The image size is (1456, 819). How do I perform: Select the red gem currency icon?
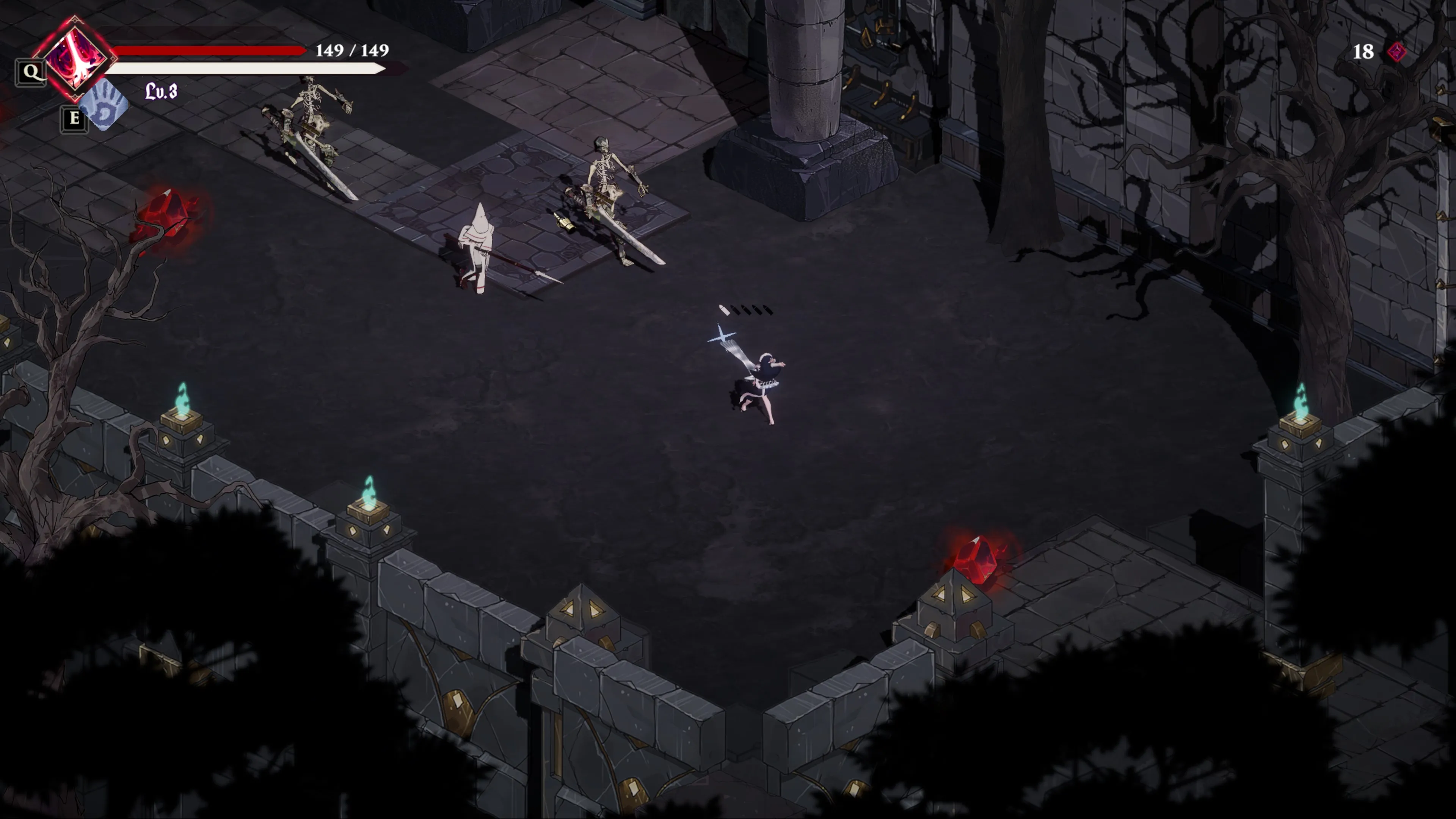[x=1396, y=52]
